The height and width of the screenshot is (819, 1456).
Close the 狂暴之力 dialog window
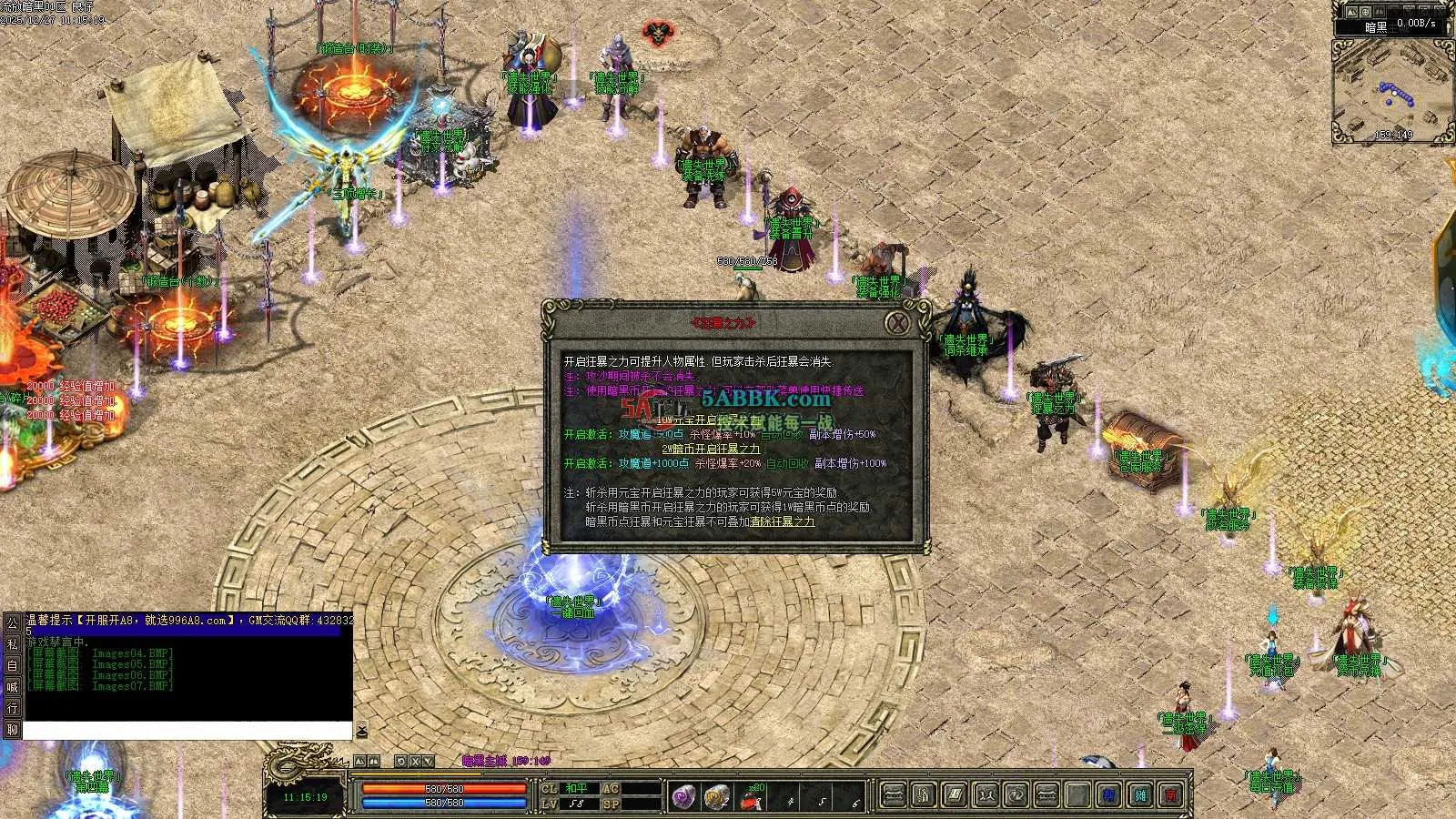coord(898,323)
